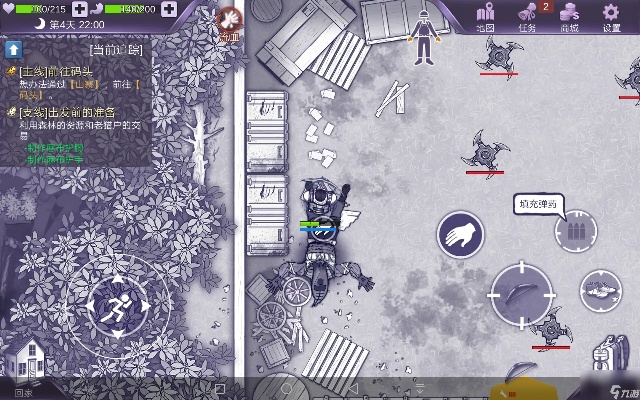This screenshot has width=640, height=400.
Task: Open the settings (设置) gear menu
Action: (612, 17)
